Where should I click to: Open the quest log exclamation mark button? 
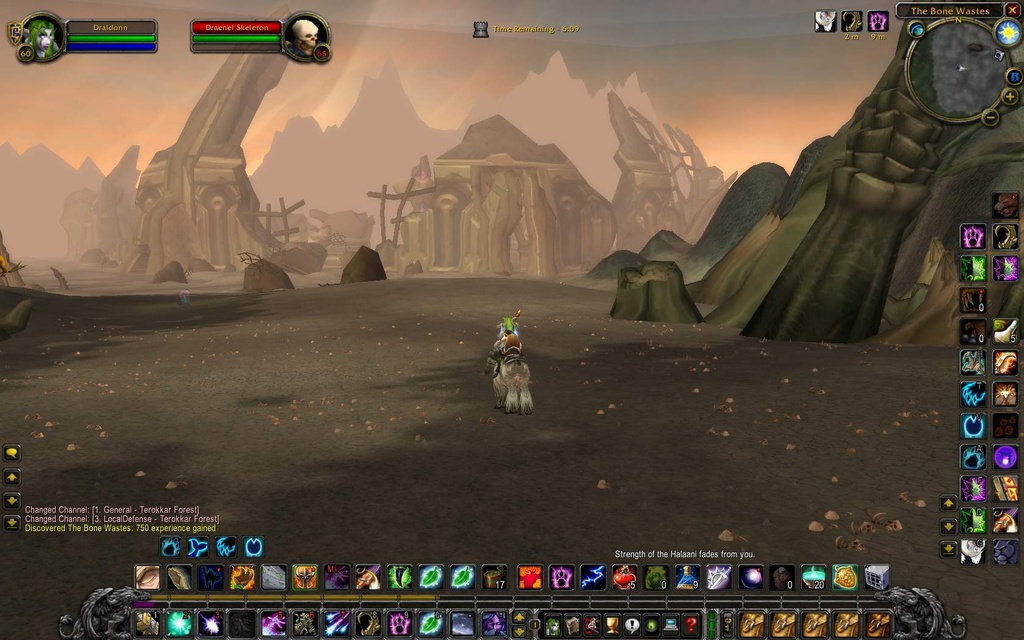[631, 625]
